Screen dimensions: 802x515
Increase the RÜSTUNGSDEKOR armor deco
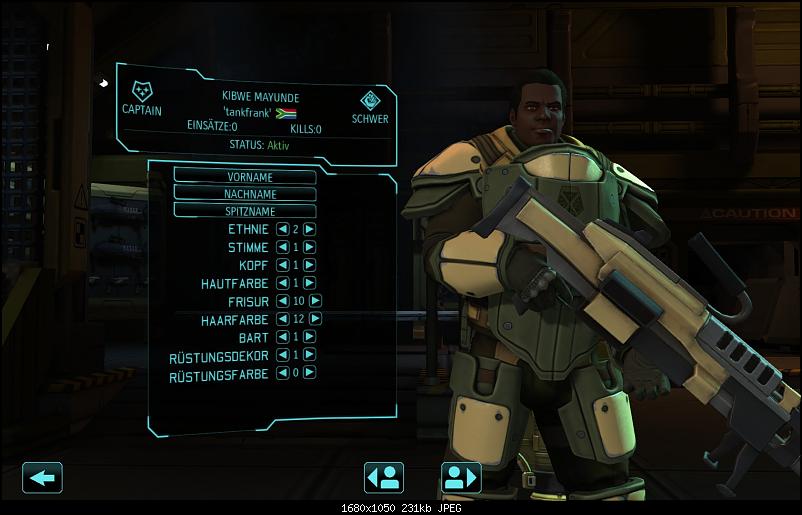point(310,355)
